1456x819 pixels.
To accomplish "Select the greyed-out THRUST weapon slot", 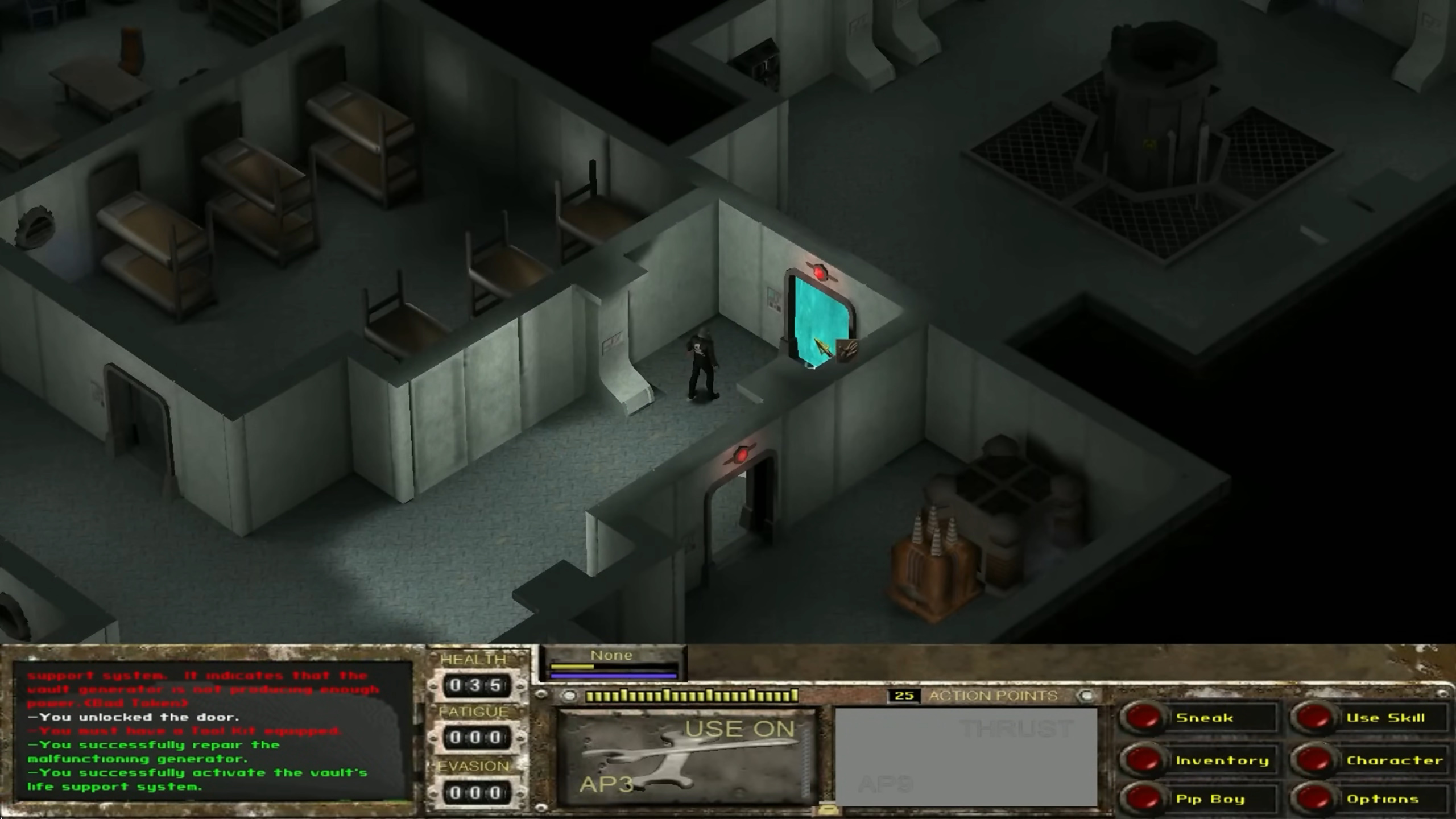I will pyautogui.click(x=966, y=756).
